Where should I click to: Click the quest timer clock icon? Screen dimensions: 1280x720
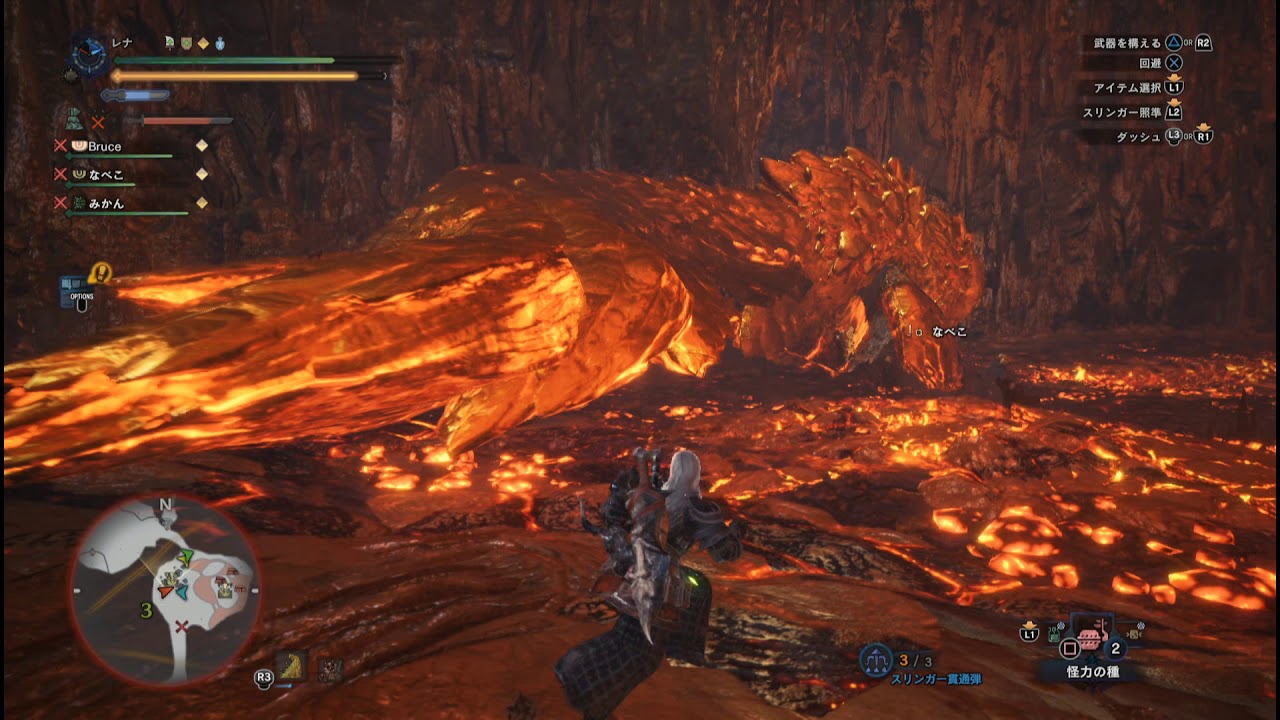tap(89, 55)
